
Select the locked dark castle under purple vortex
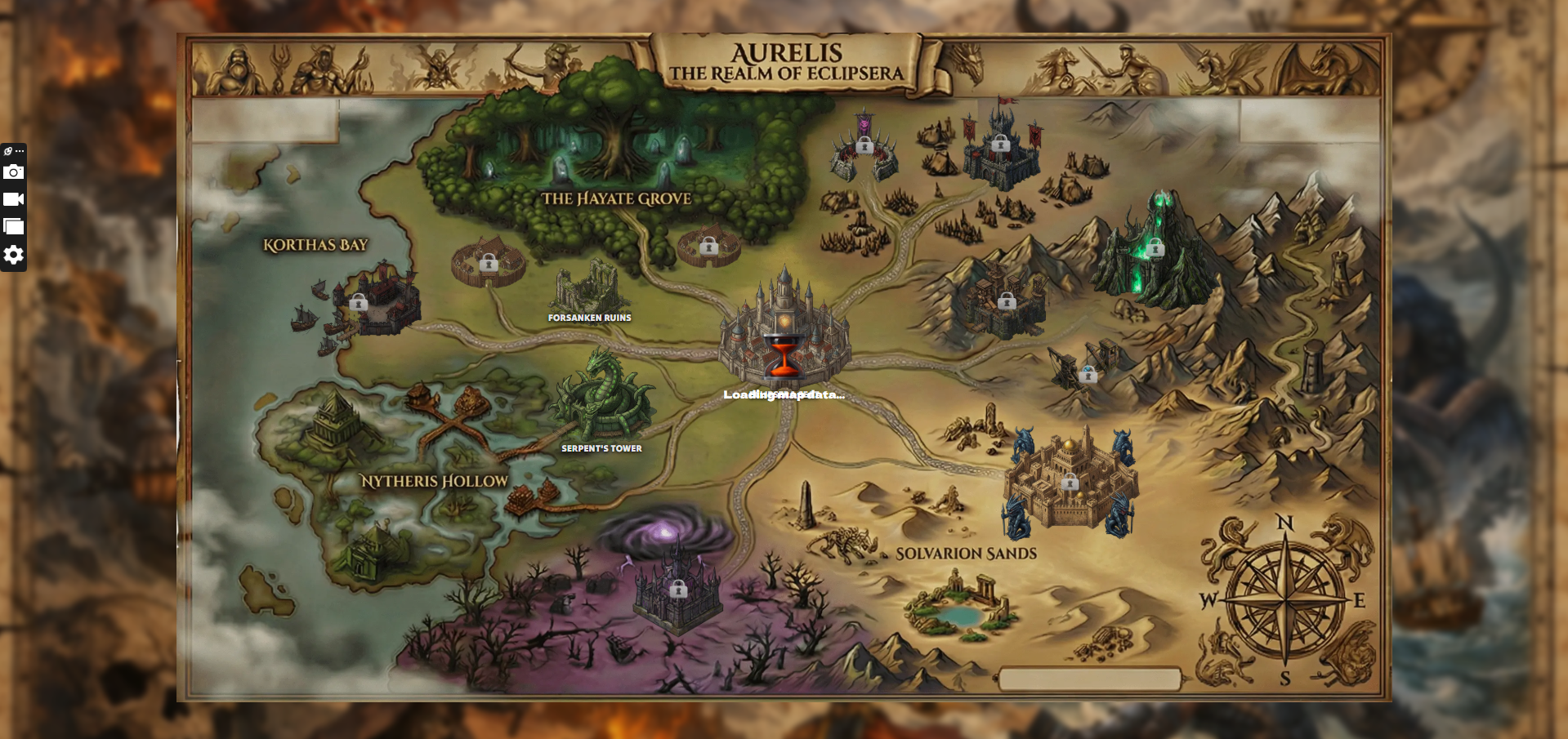[x=677, y=589]
